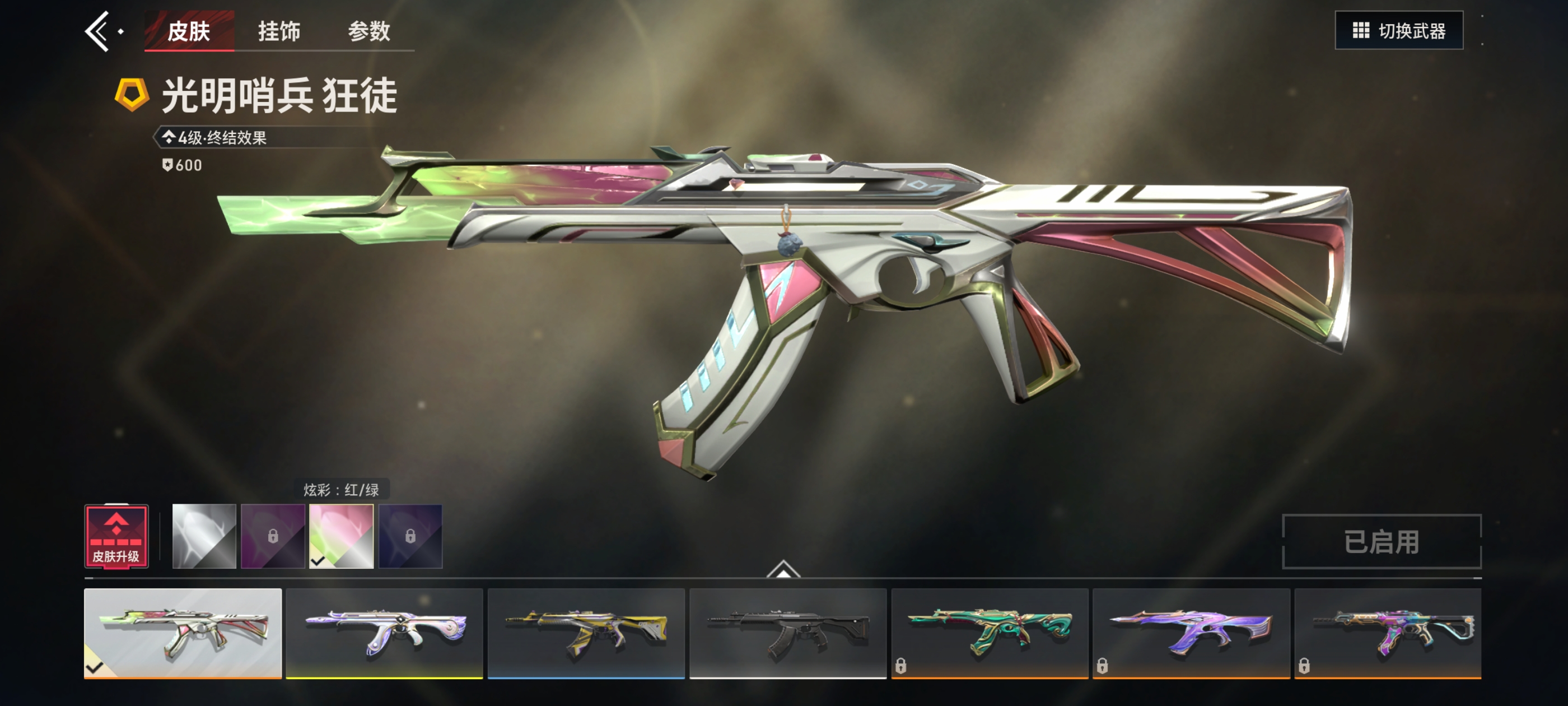The width and height of the screenshot is (1568, 706).
Task: Preview the locked multicolor neon Vandal skin
Action: coord(1388,633)
